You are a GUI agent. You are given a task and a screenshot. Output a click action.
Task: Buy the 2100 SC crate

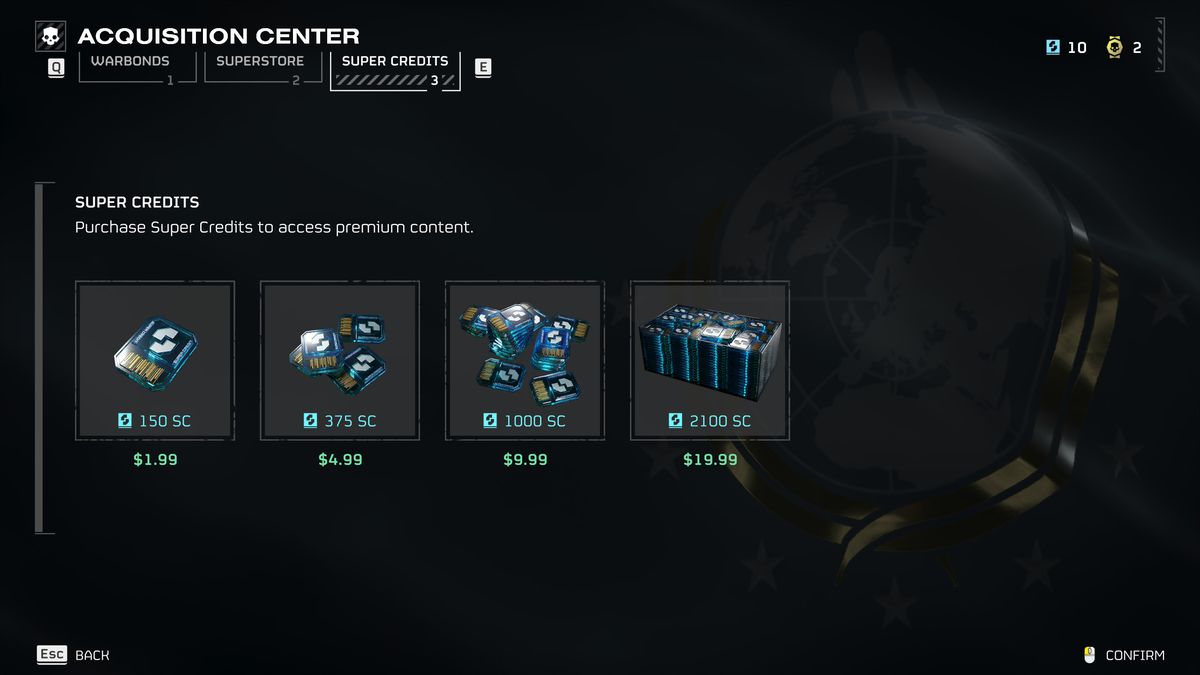(x=710, y=361)
